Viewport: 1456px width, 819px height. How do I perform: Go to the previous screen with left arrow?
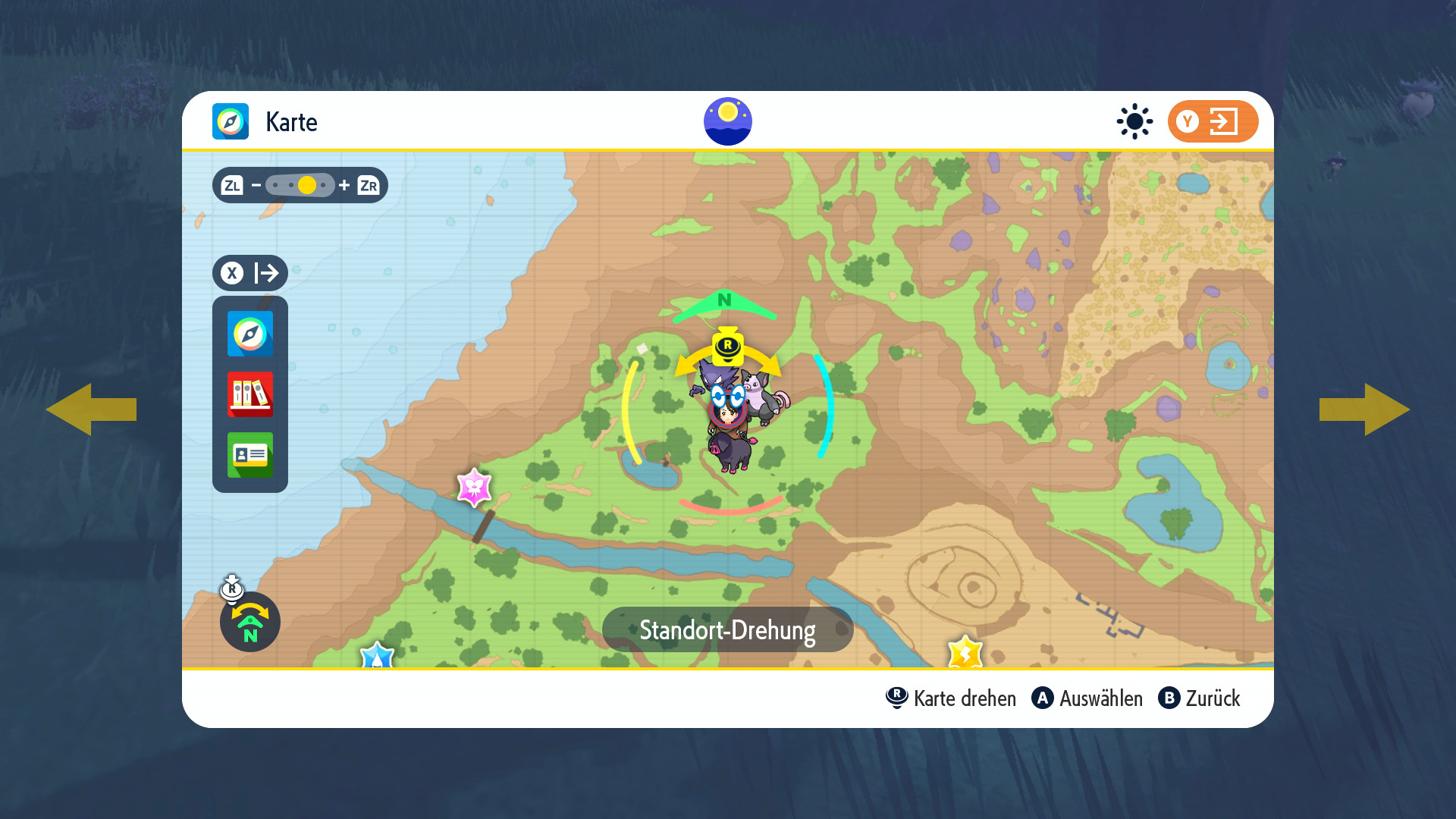91,409
